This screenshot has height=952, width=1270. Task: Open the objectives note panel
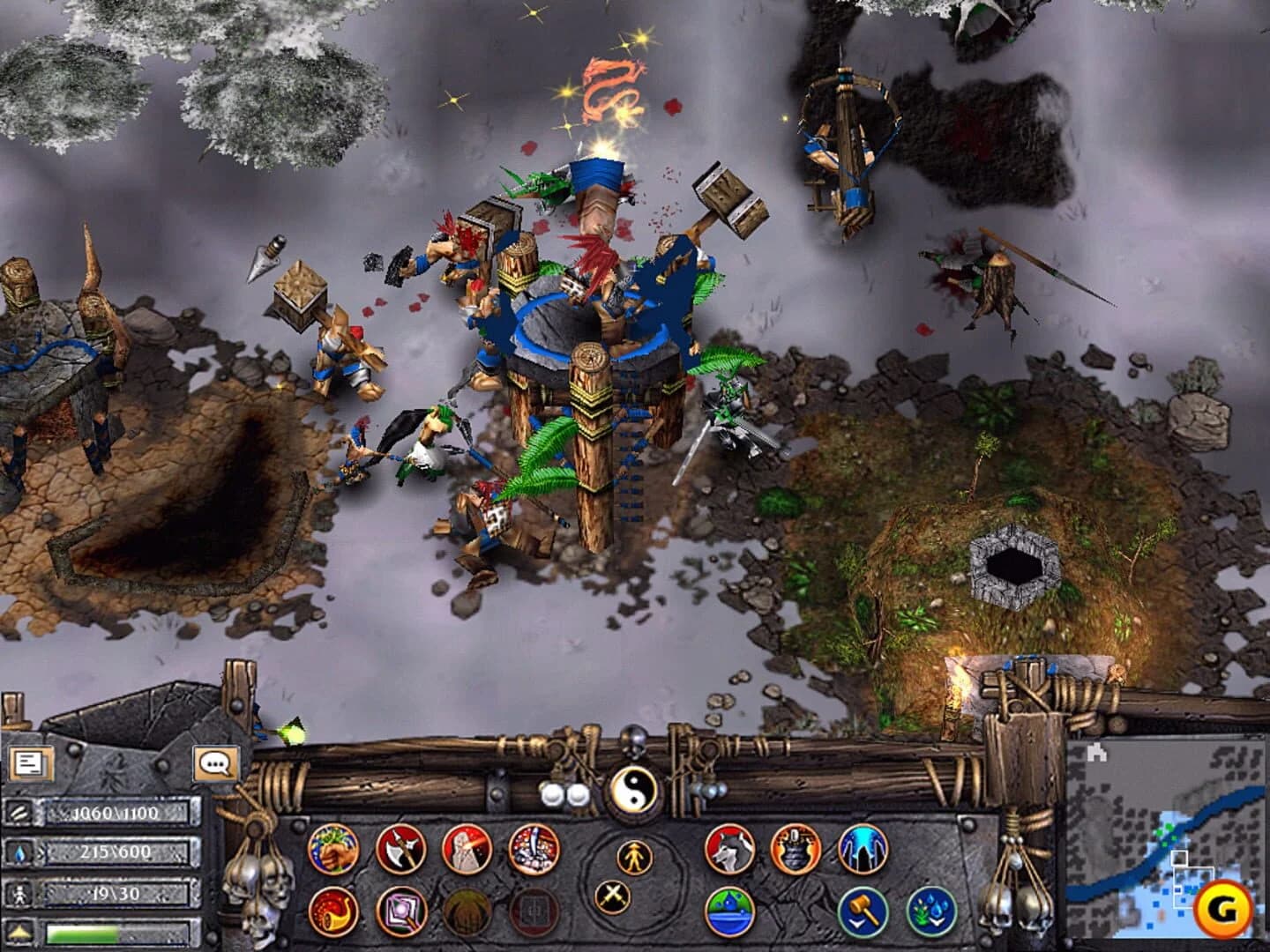point(31,762)
